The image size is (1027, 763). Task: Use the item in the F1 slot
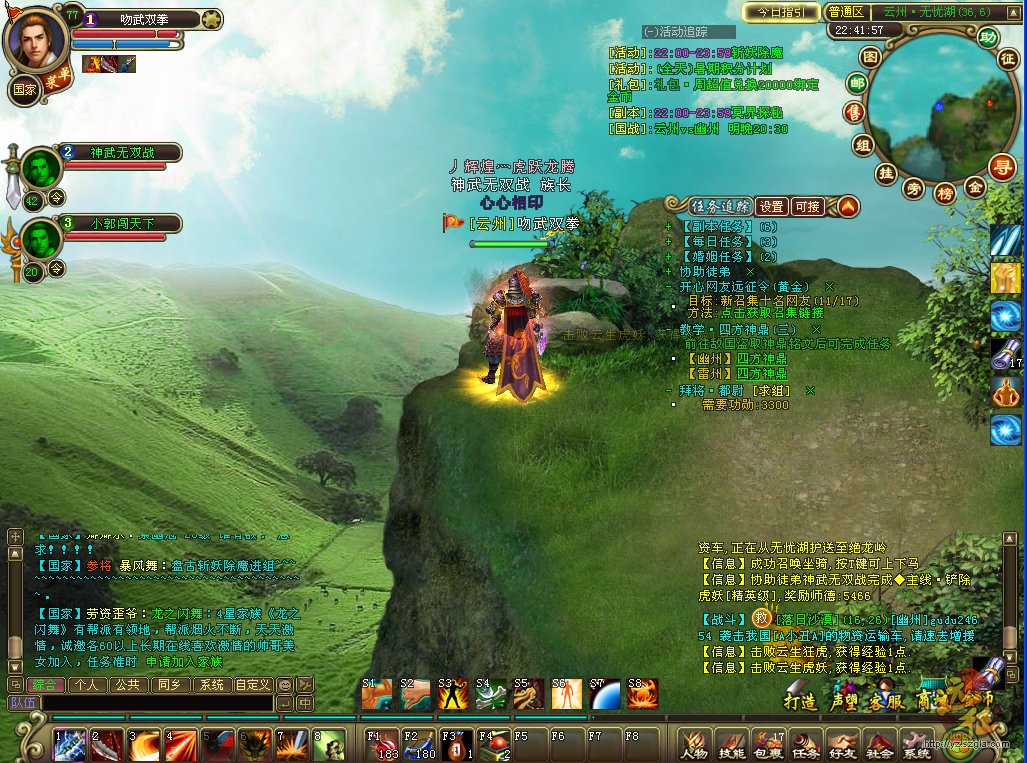point(383,745)
